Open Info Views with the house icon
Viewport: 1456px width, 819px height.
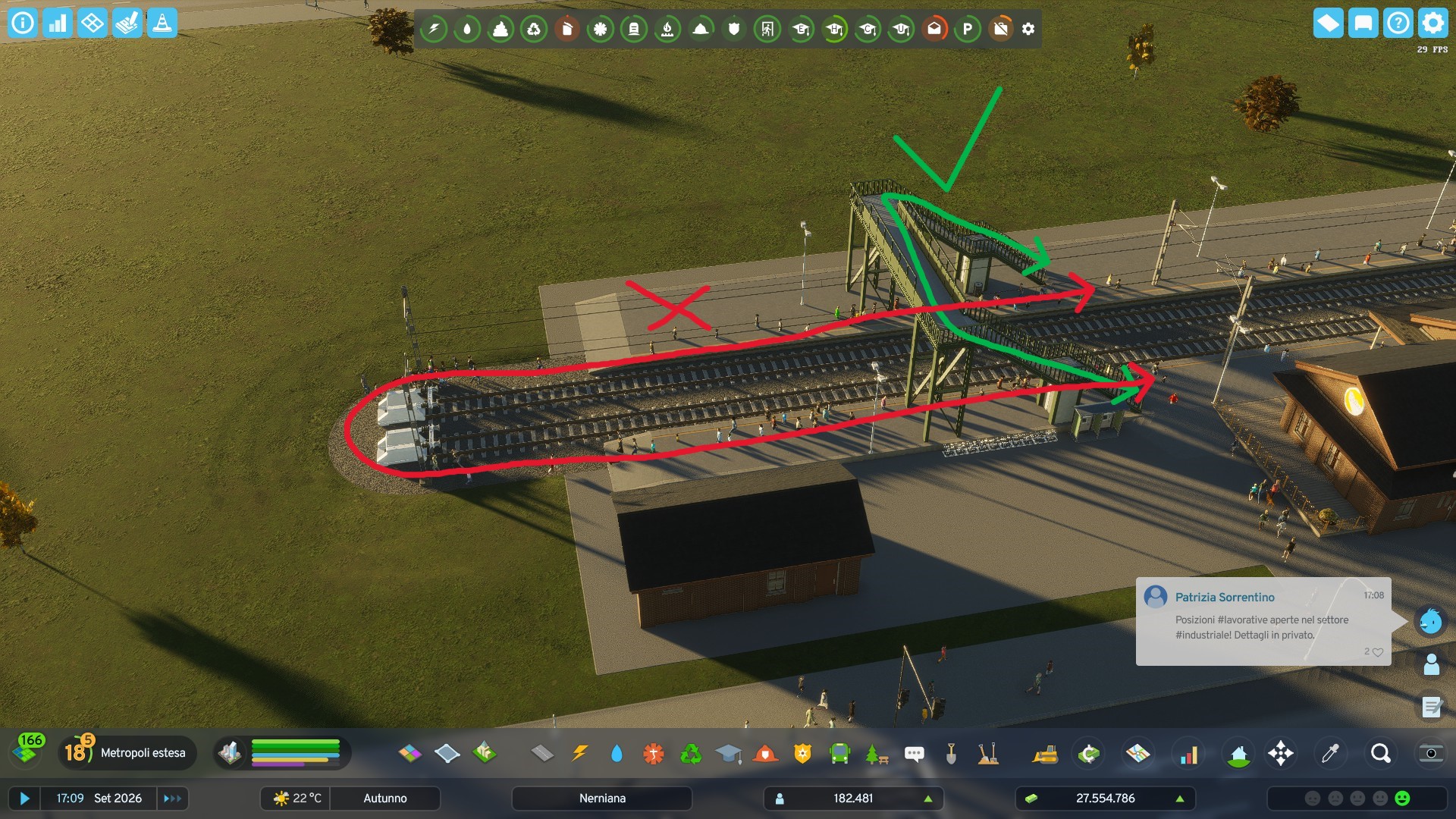(1240, 753)
